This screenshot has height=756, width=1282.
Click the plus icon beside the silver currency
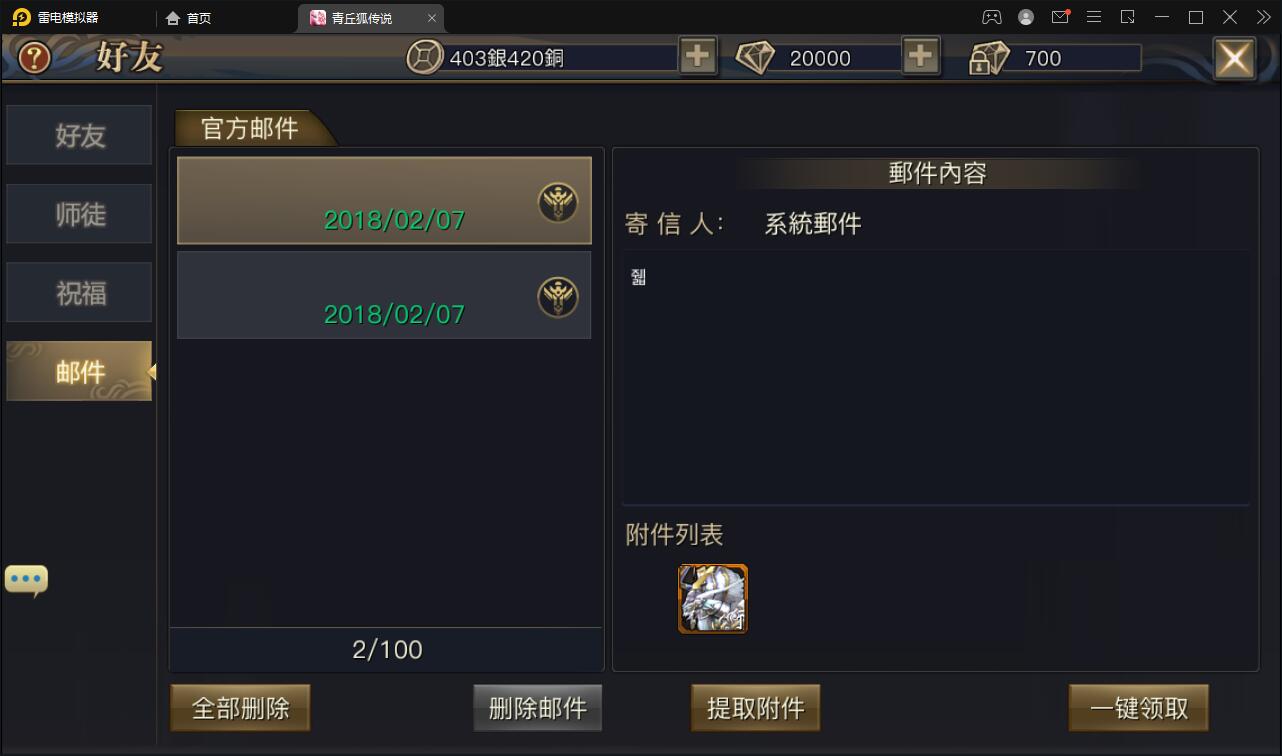[x=698, y=56]
